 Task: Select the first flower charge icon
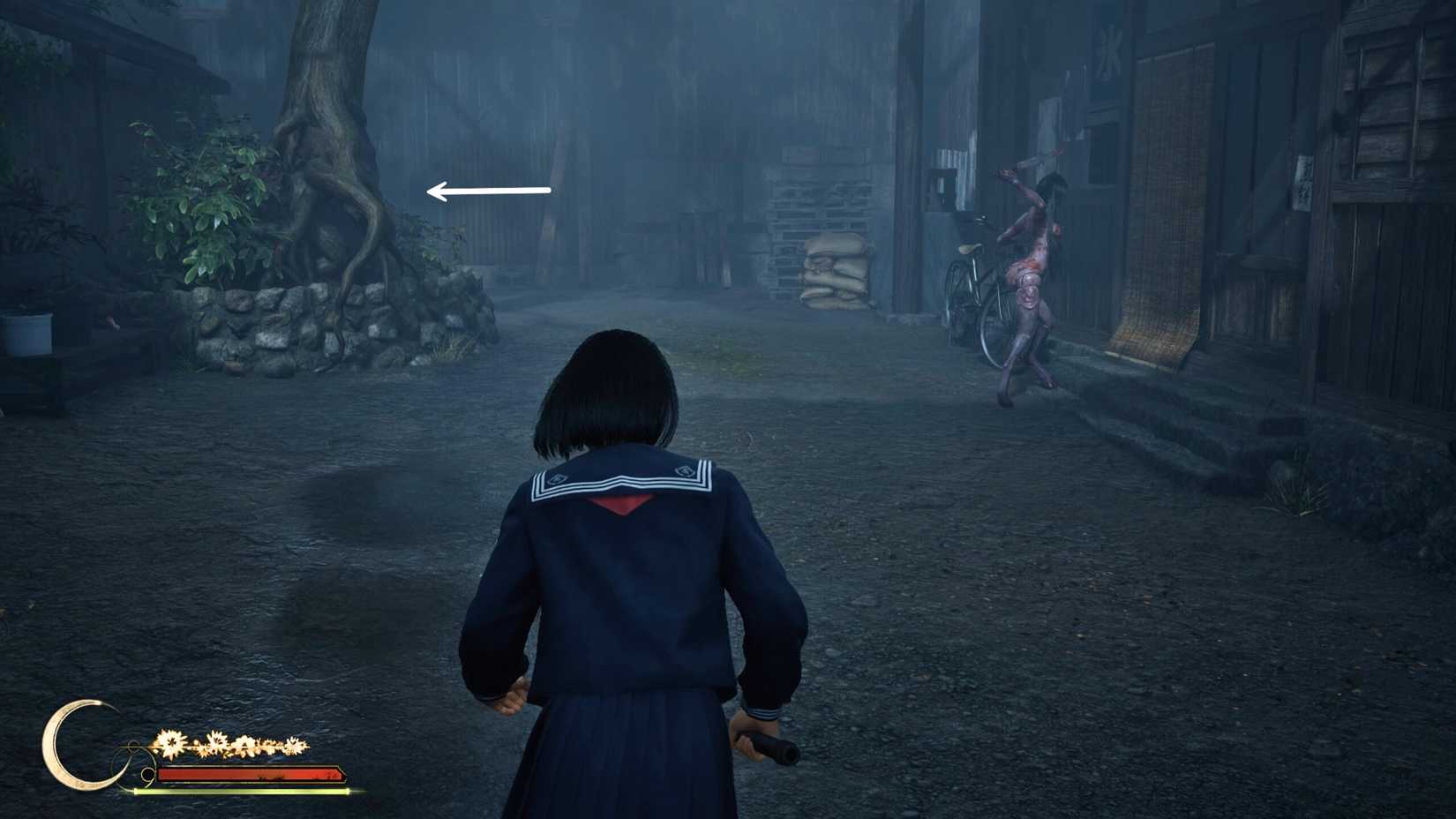click(x=170, y=742)
